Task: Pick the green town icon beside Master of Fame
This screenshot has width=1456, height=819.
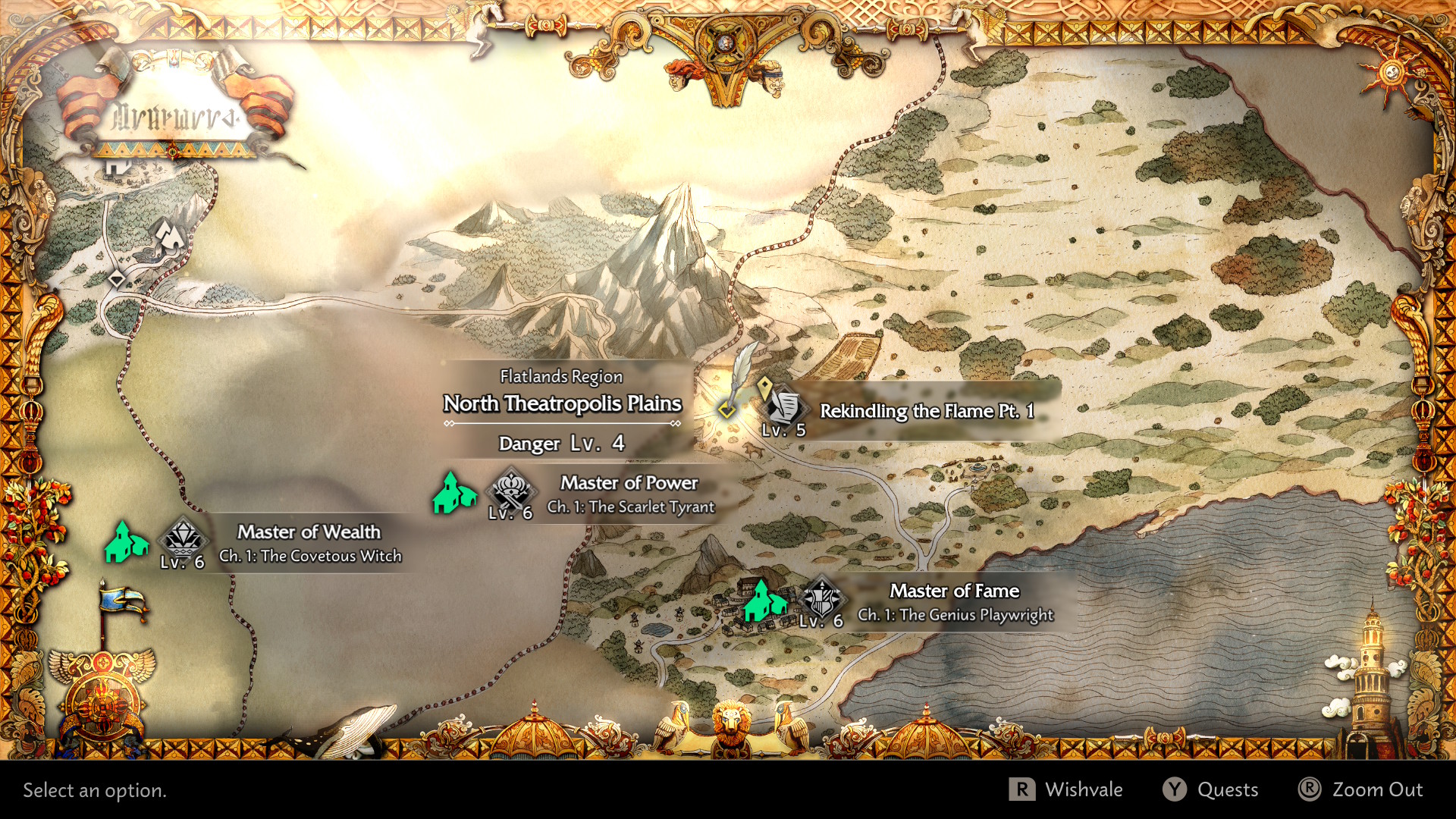Action: pos(764,601)
